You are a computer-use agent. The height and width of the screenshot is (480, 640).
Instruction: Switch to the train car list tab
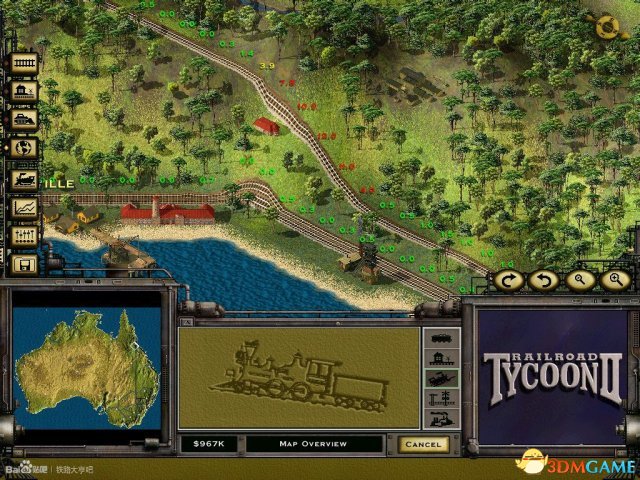pyautogui.click(x=441, y=338)
